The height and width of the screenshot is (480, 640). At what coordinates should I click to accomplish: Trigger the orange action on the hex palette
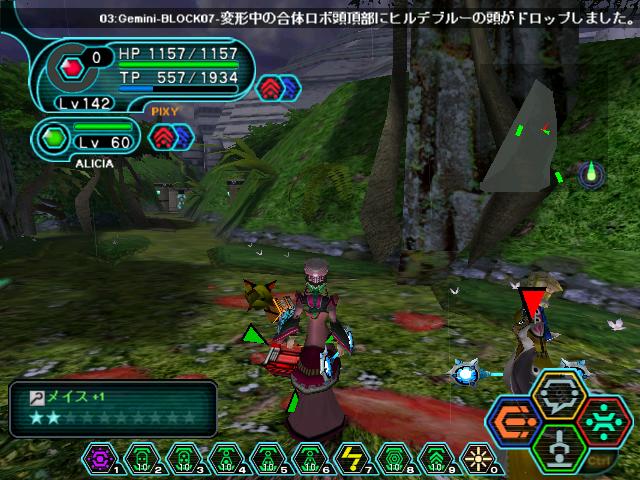(517, 421)
